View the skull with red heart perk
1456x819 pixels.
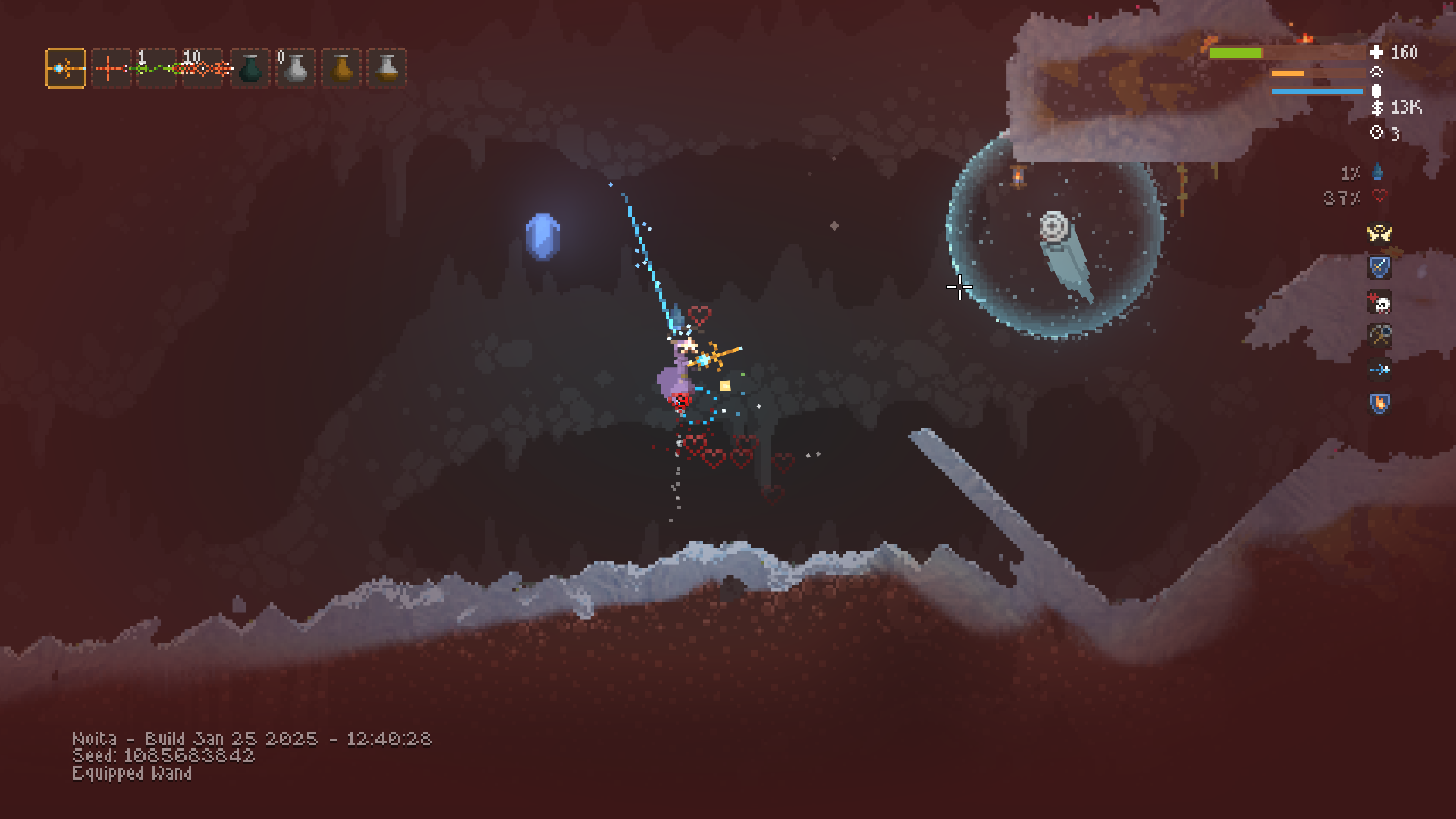(1379, 303)
